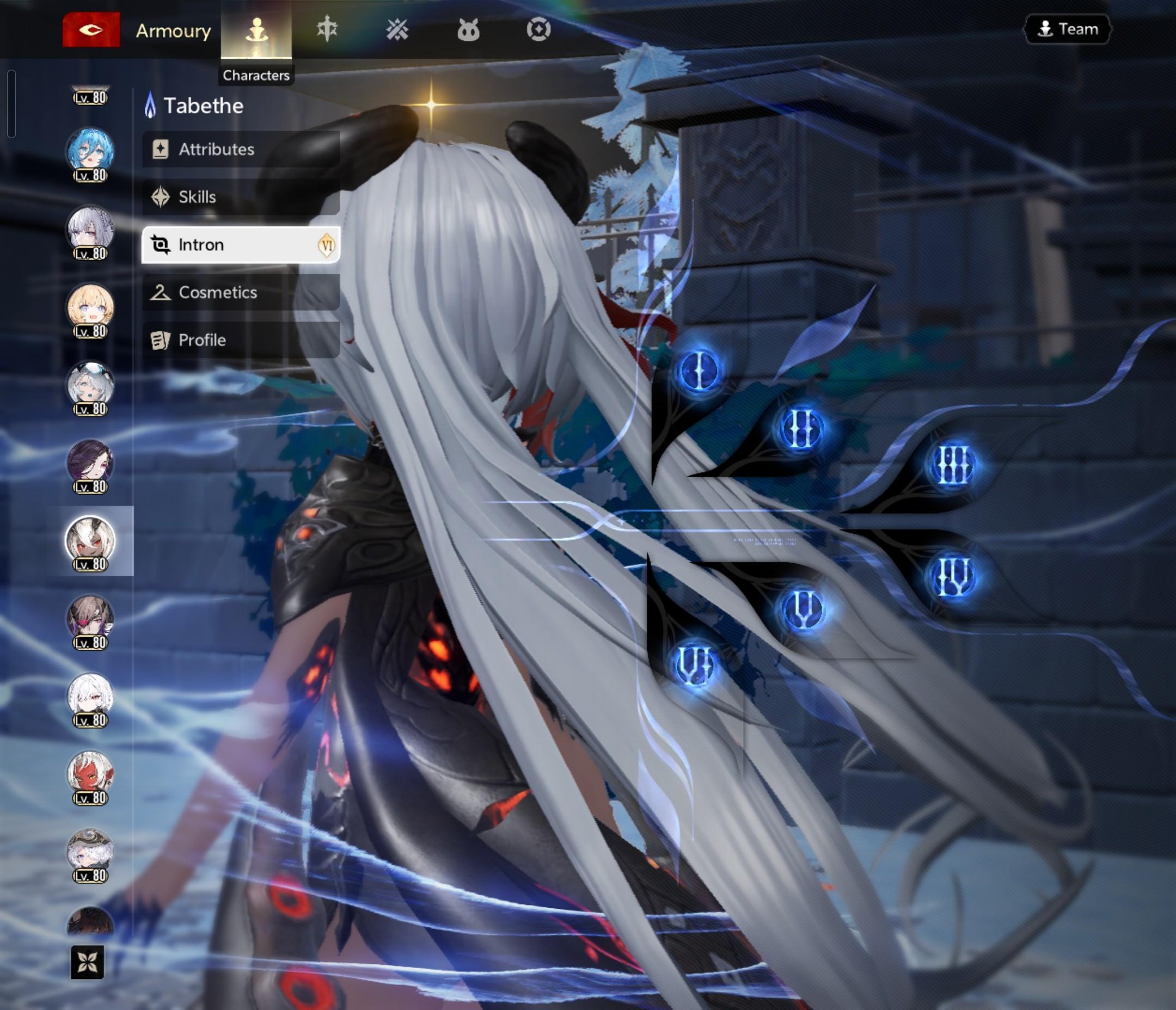Image resolution: width=1176 pixels, height=1010 pixels.
Task: Open the Cosmetics section
Action: (x=241, y=292)
